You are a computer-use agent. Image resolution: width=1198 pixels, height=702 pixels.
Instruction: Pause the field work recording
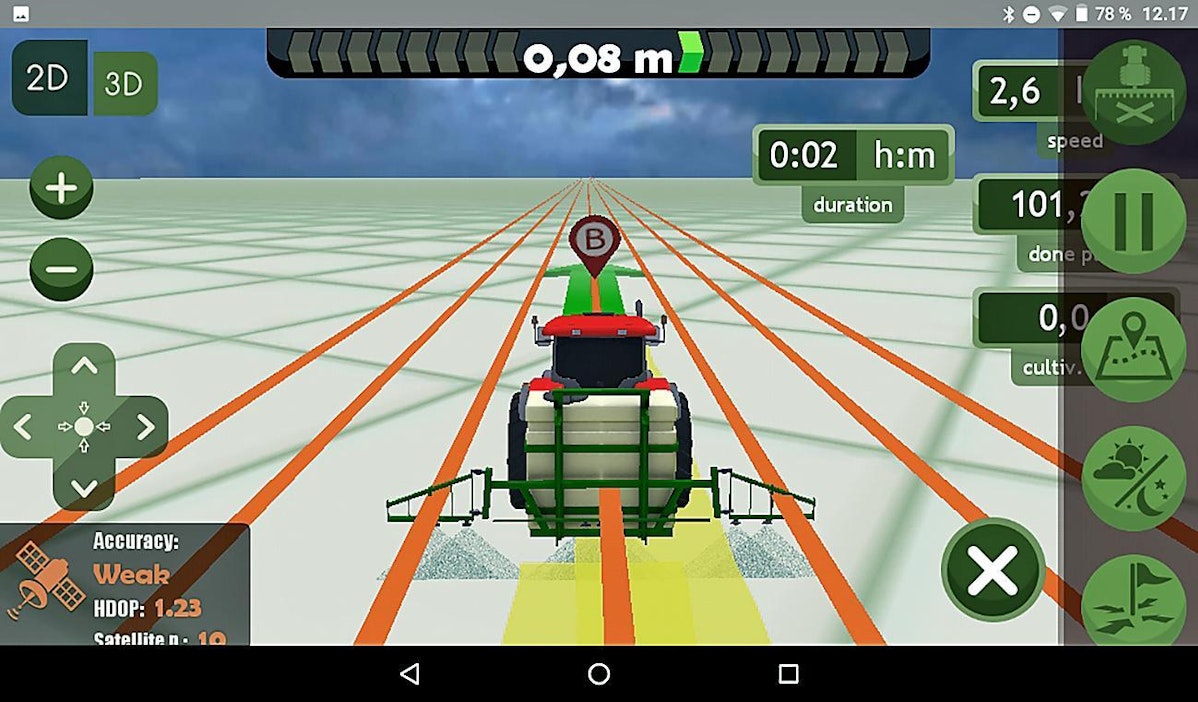click(x=1133, y=221)
